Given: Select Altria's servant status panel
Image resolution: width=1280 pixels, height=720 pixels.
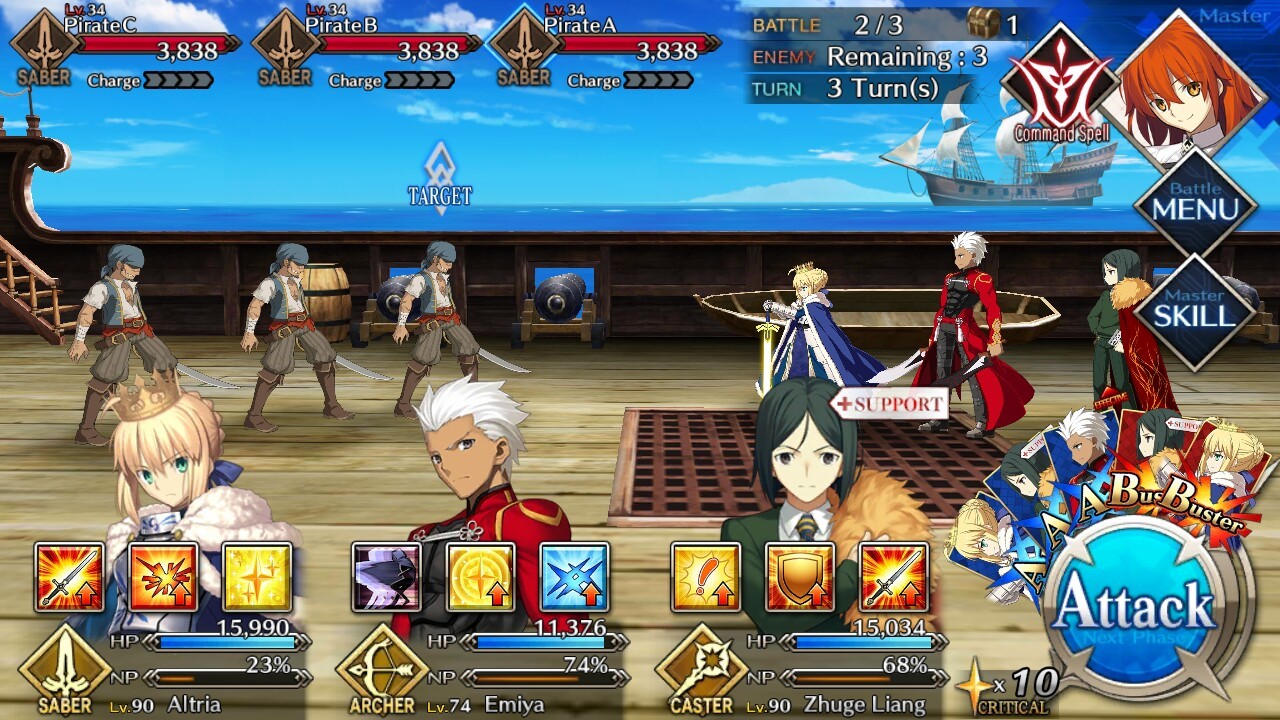Looking at the screenshot, I should 160,670.
